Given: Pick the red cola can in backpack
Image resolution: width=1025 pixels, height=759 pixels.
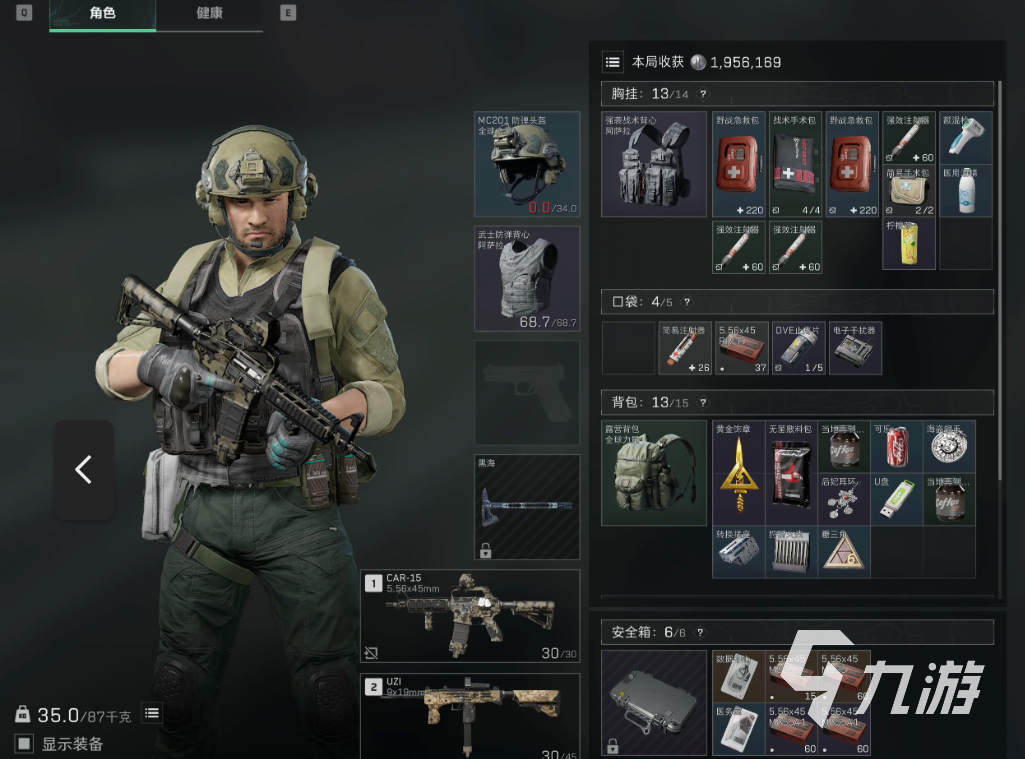Looking at the screenshot, I should pos(895,446).
